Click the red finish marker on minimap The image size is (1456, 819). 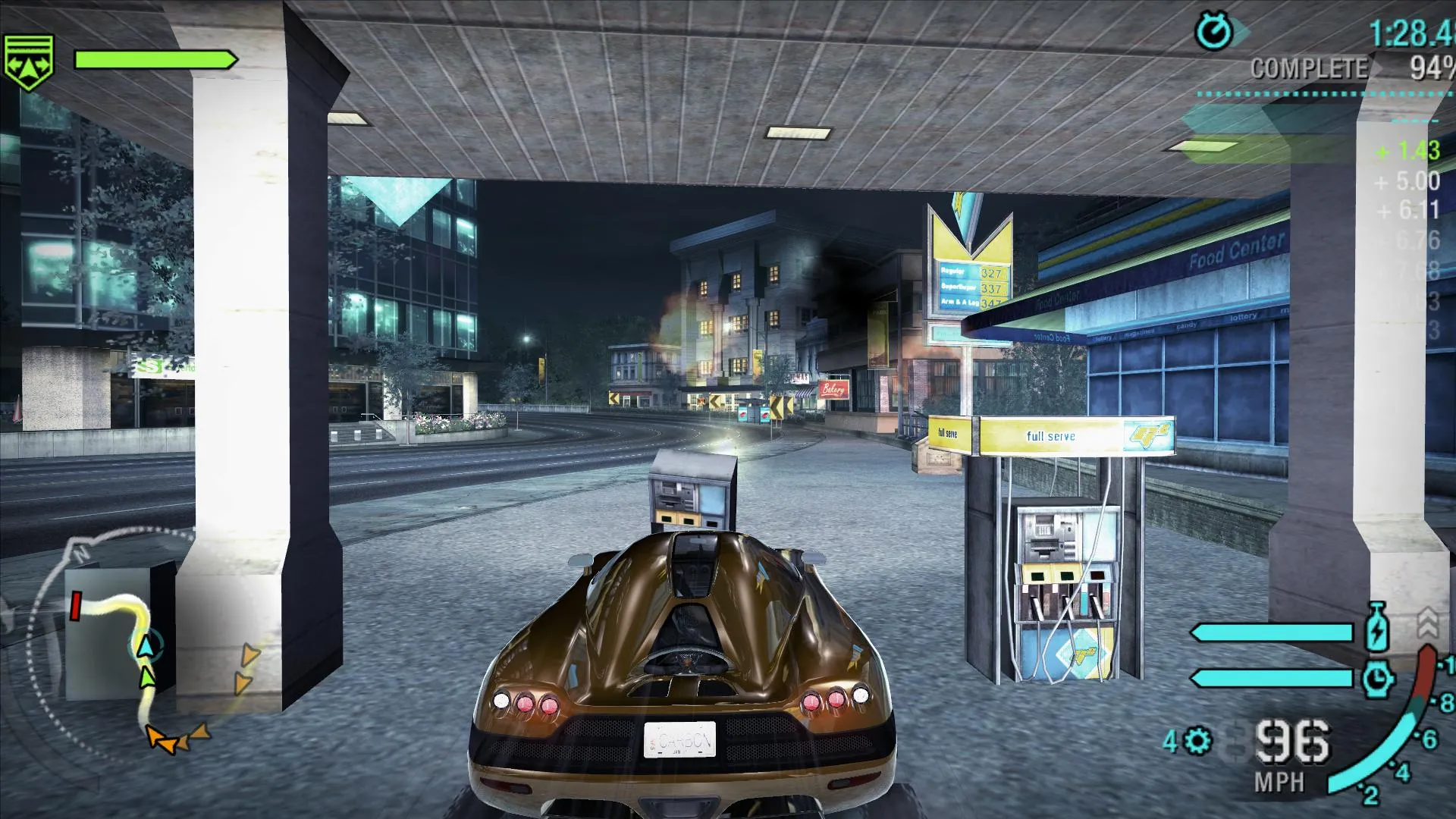click(76, 606)
